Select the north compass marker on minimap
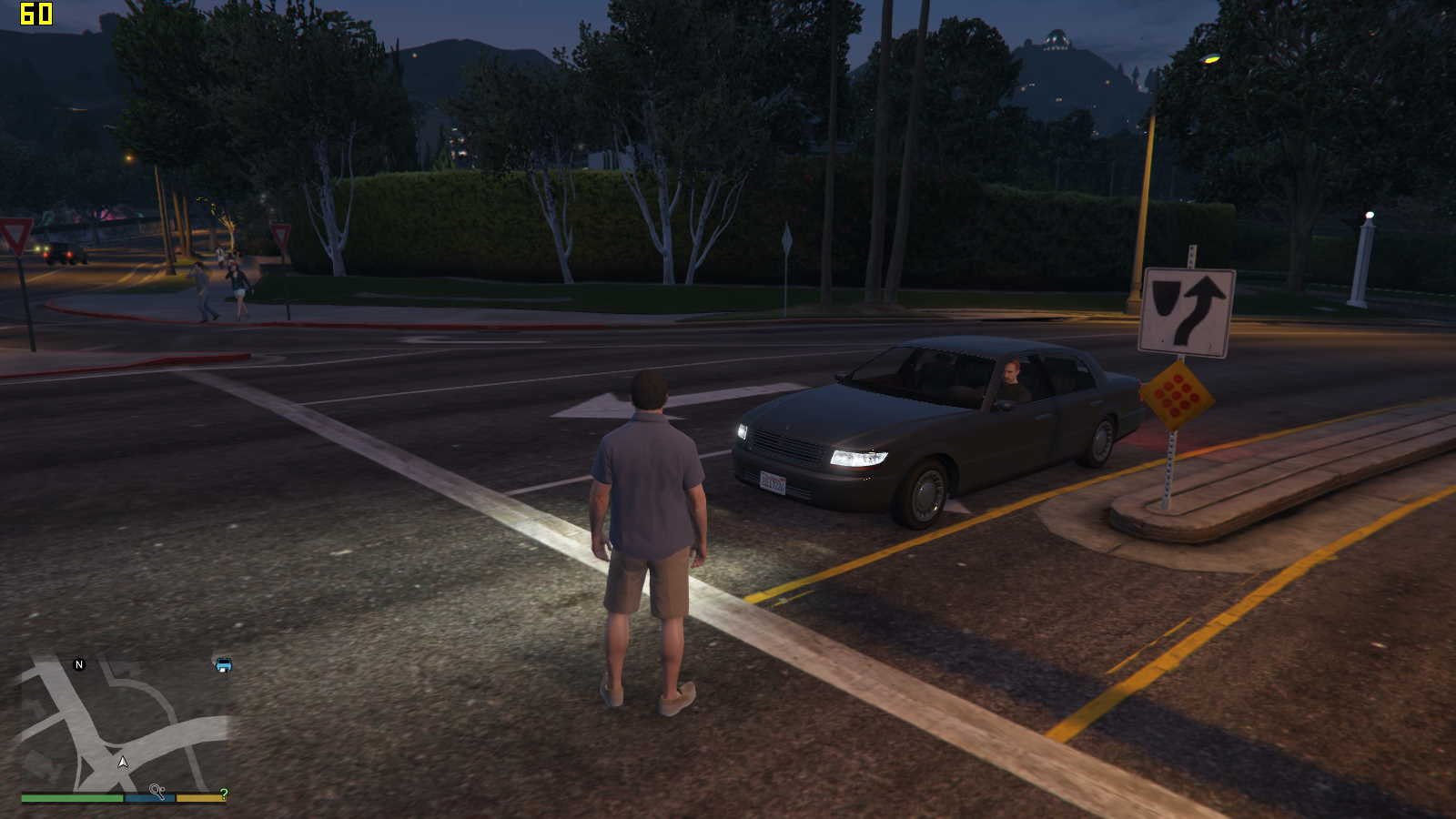This screenshot has width=1456, height=819. tap(79, 664)
